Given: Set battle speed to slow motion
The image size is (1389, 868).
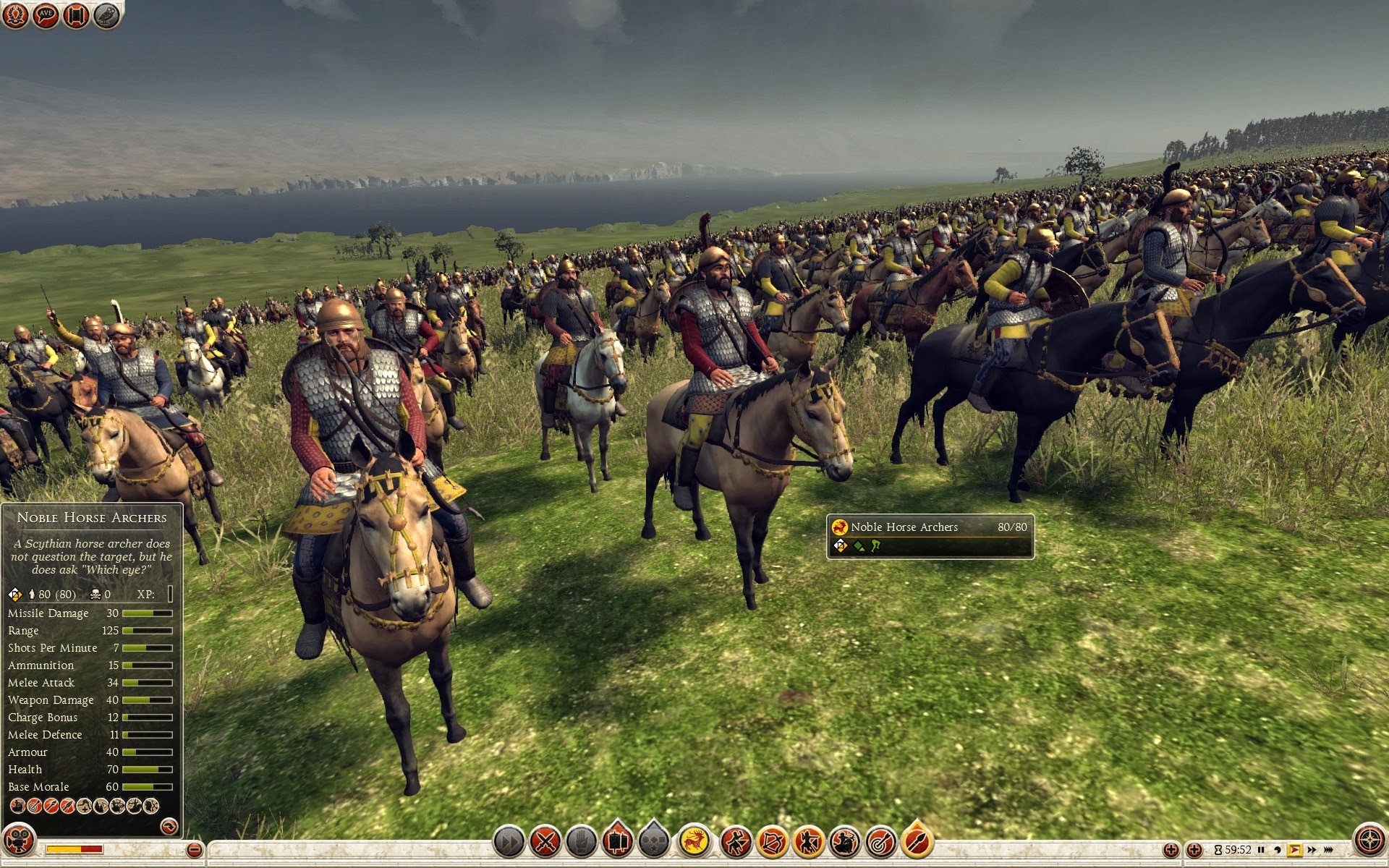Looking at the screenshot, I should pos(1278,850).
